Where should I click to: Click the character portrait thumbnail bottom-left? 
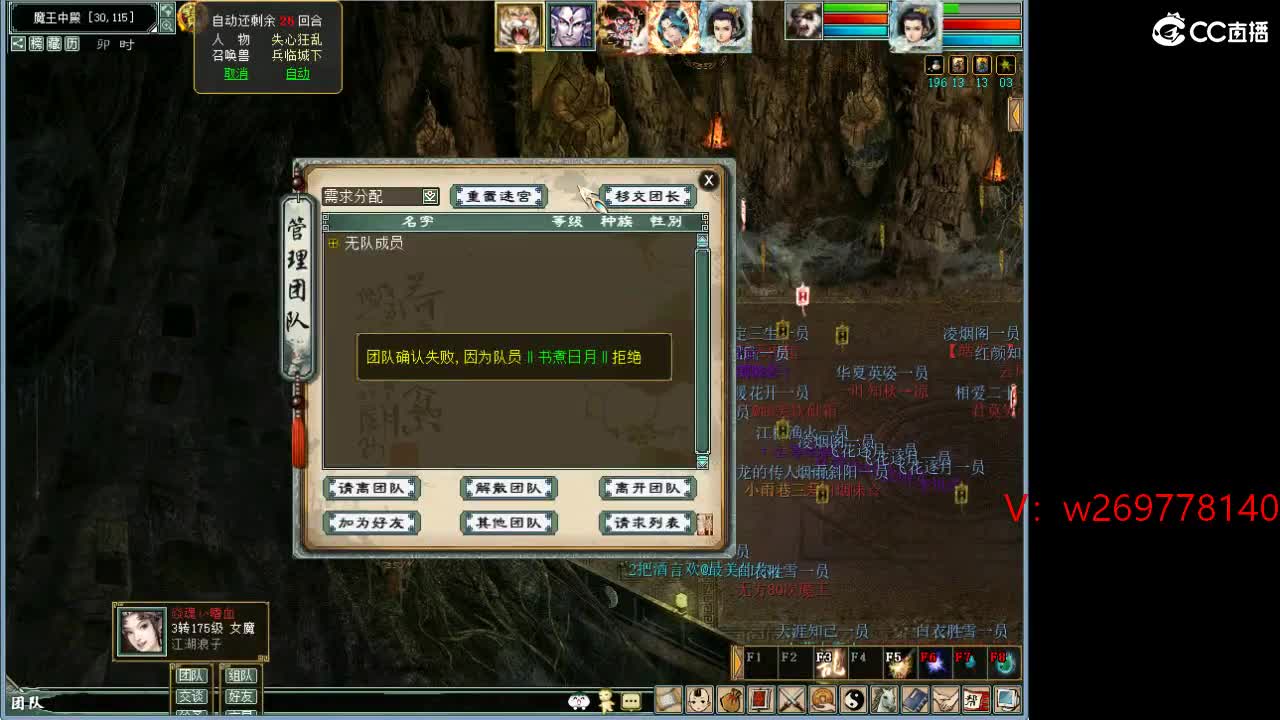[140, 631]
